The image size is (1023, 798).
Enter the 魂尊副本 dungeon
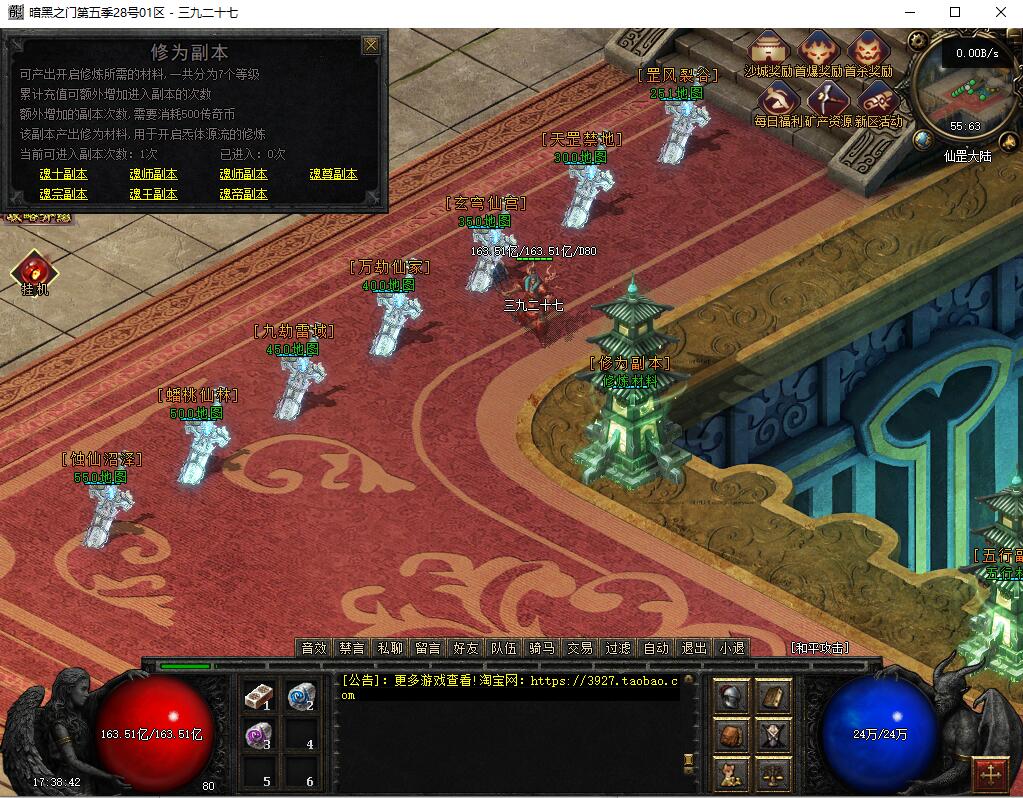(x=333, y=174)
